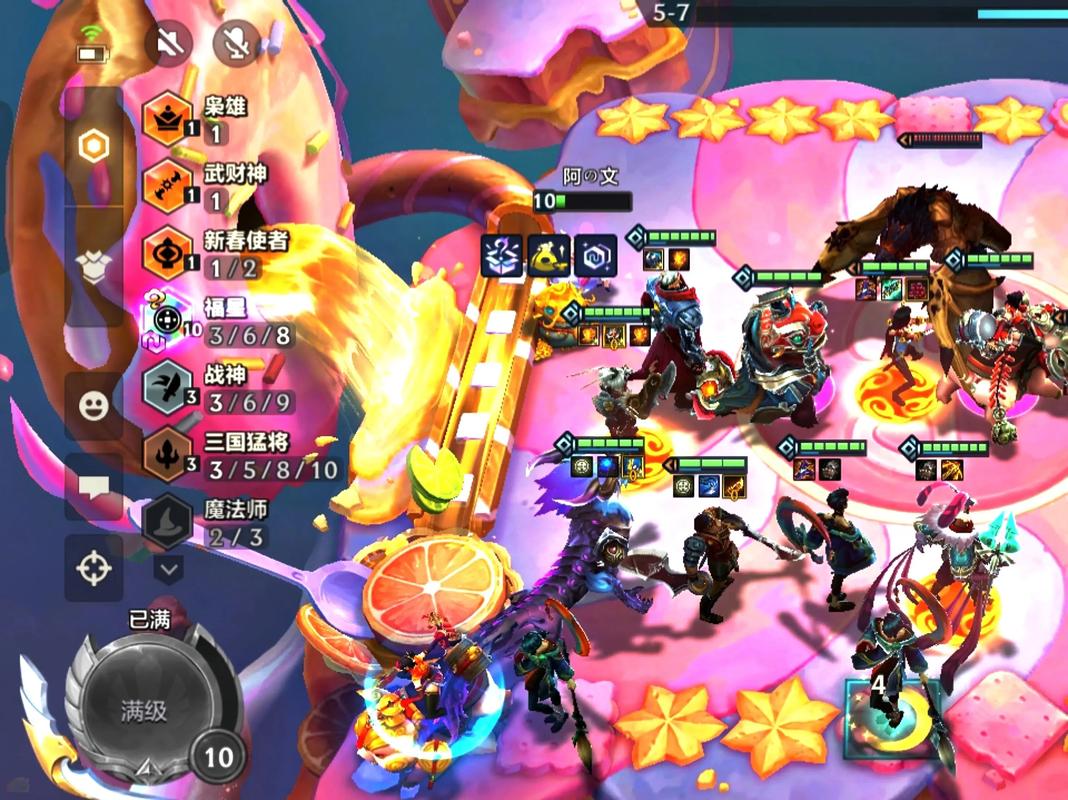The image size is (1068, 800).
Task: Select the player 阿の文 health bar
Action: 582,201
